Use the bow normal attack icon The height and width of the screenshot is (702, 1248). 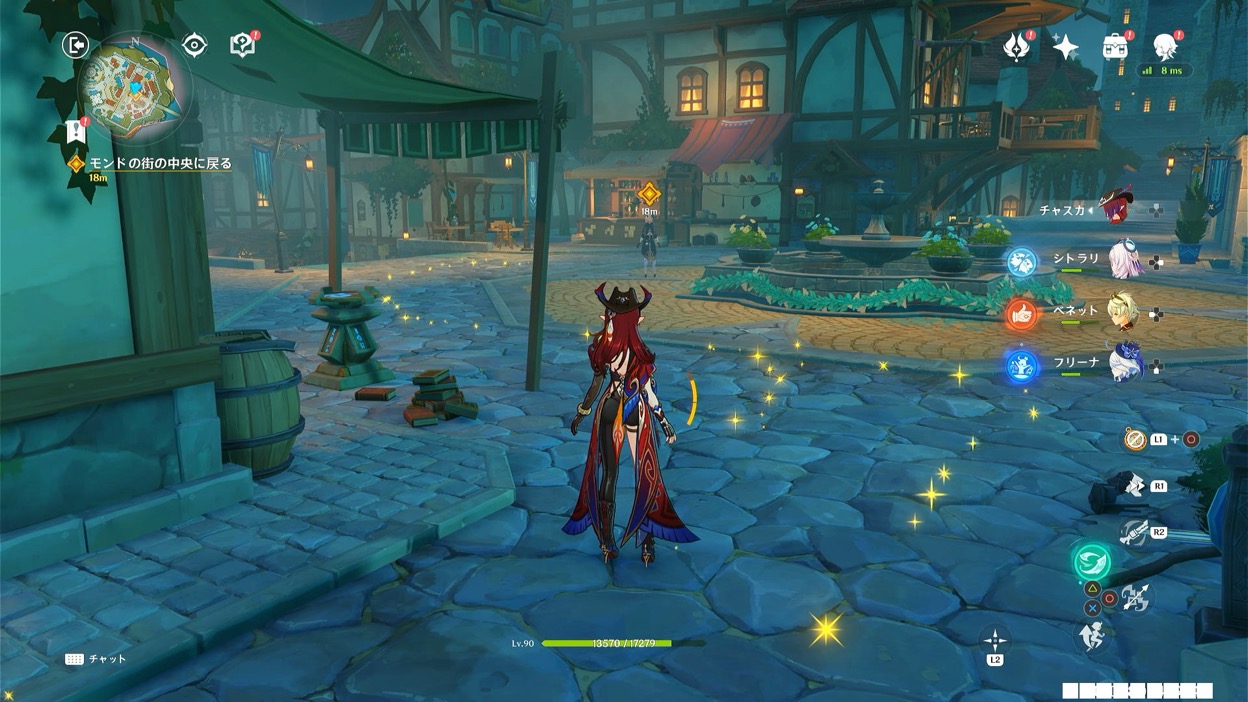1136,598
